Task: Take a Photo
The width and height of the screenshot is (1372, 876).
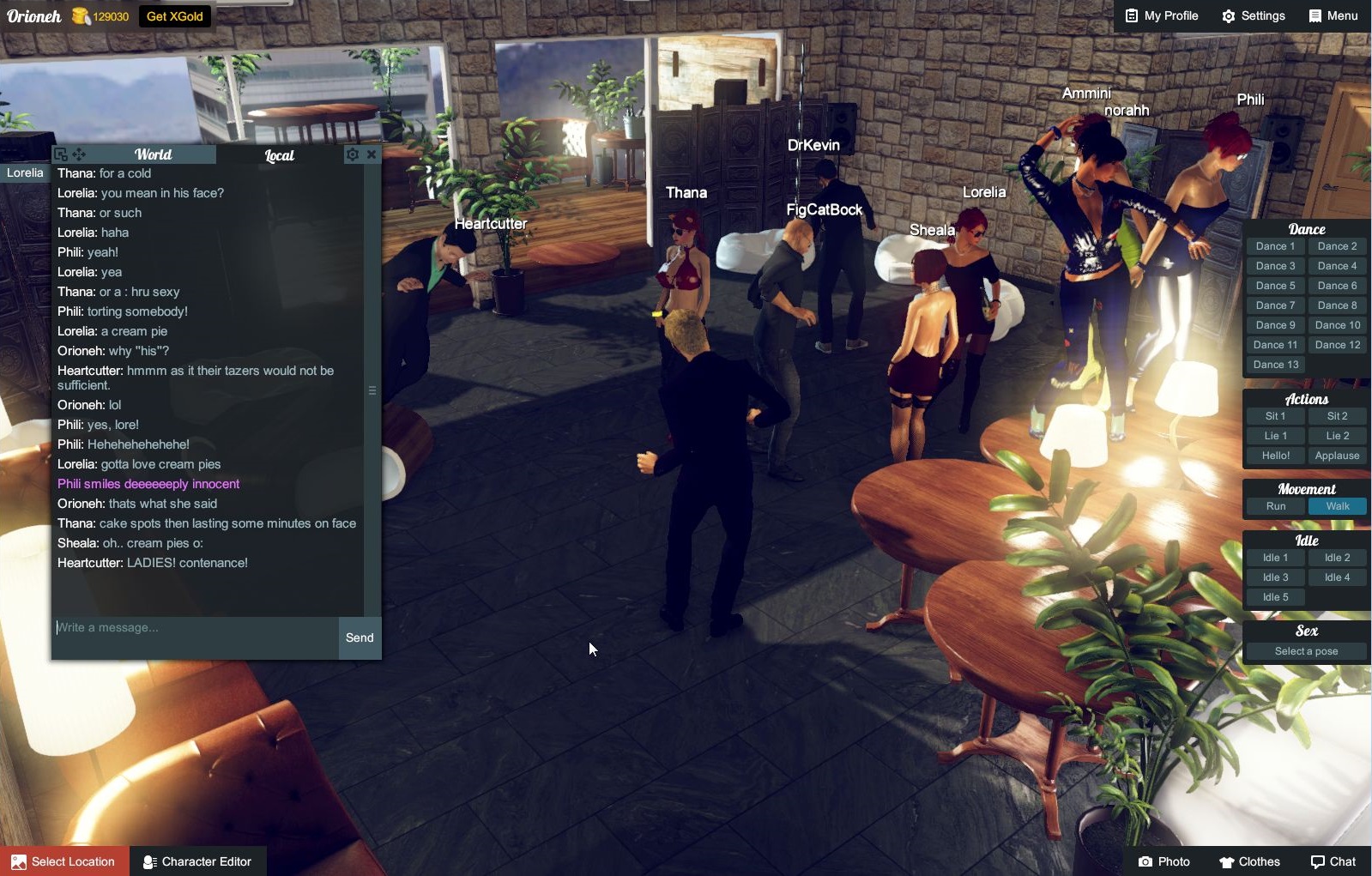Action: pyautogui.click(x=1163, y=861)
